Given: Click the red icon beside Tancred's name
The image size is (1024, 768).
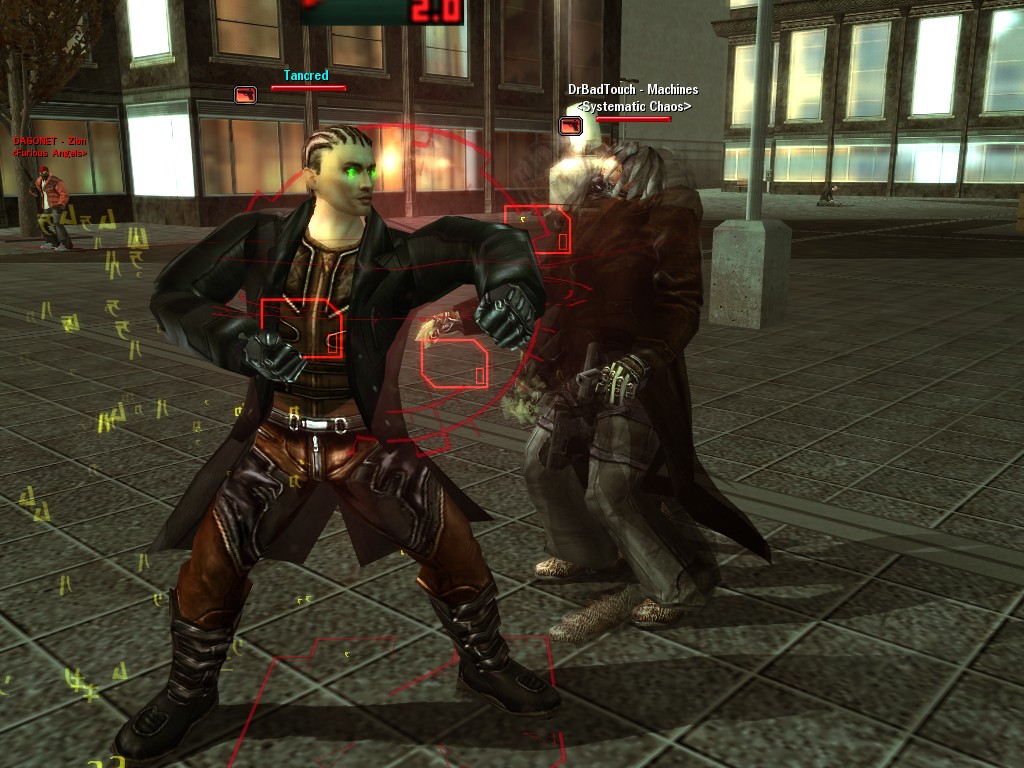Looking at the screenshot, I should click(x=245, y=95).
